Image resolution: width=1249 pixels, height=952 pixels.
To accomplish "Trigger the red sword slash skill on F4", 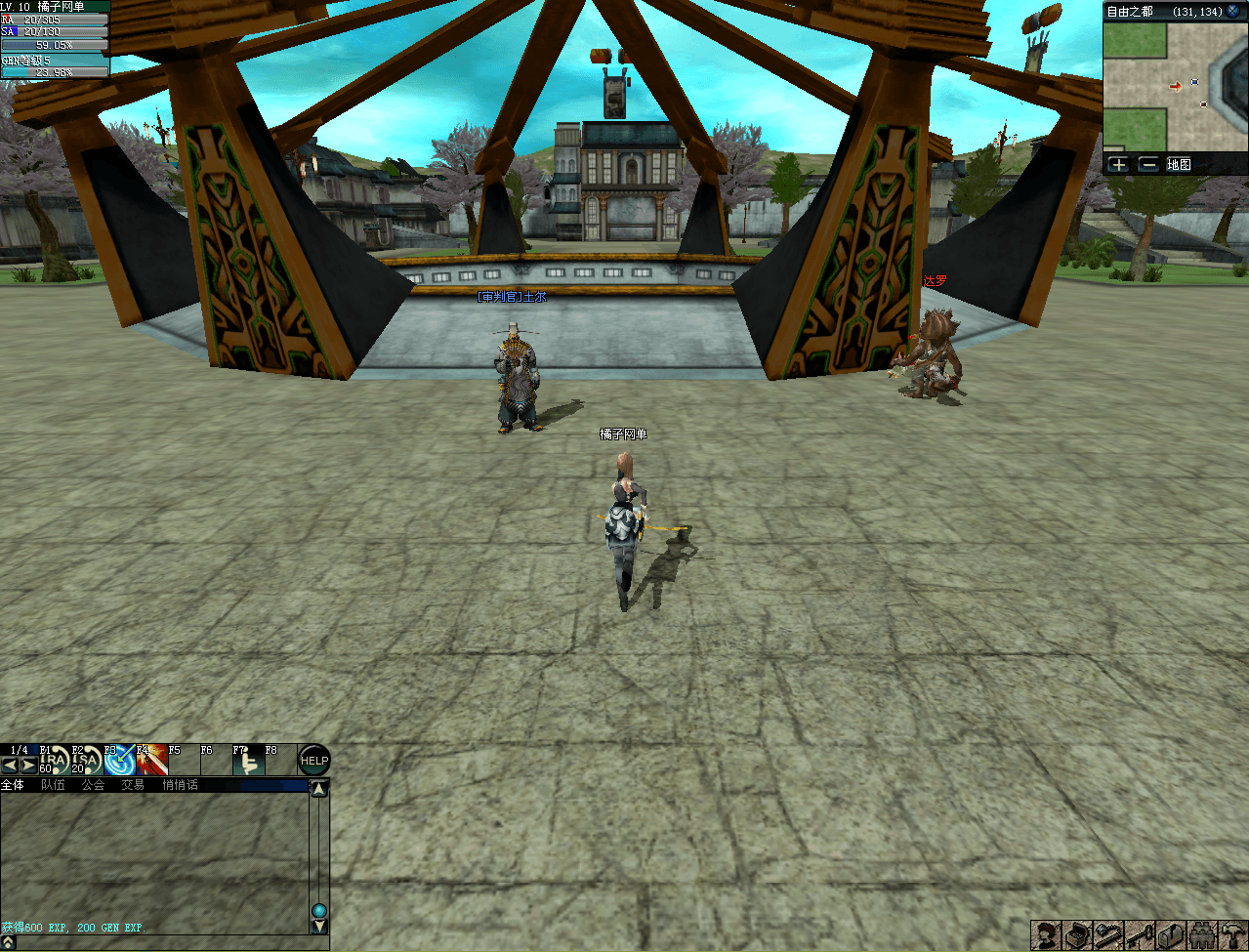I will tap(151, 761).
